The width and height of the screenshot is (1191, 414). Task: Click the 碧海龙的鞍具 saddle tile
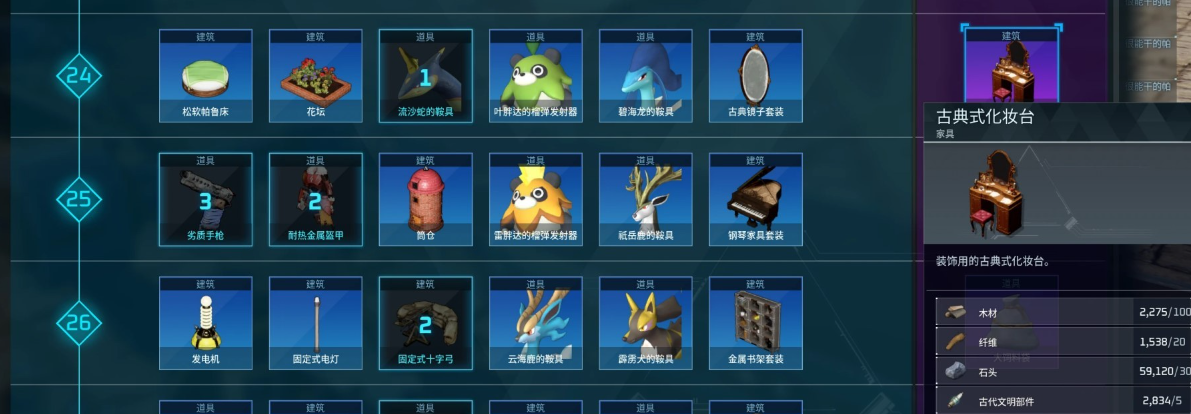click(x=645, y=76)
